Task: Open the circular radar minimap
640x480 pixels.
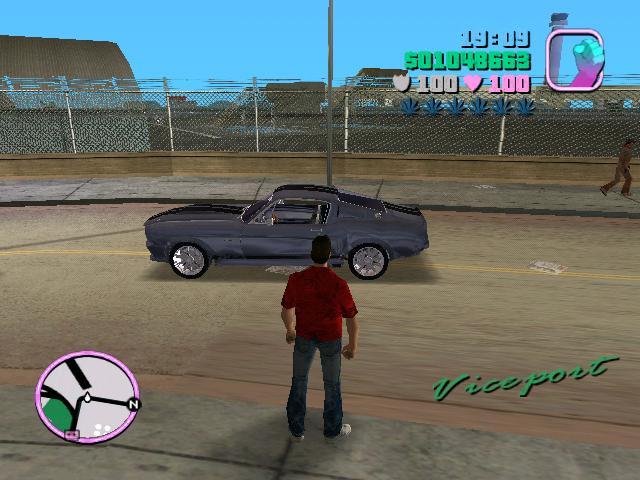Action: tap(87, 396)
